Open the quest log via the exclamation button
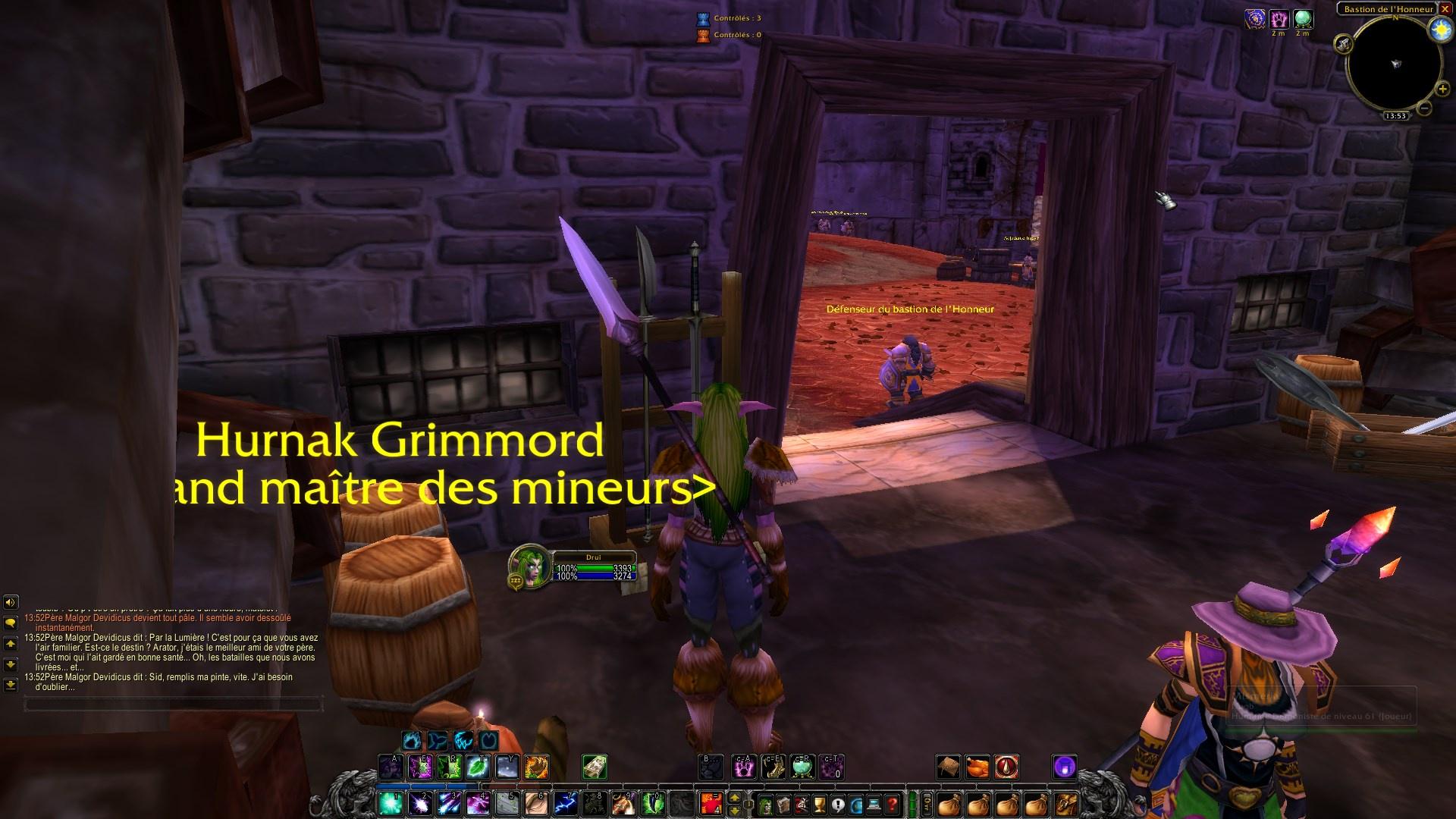 [836, 804]
